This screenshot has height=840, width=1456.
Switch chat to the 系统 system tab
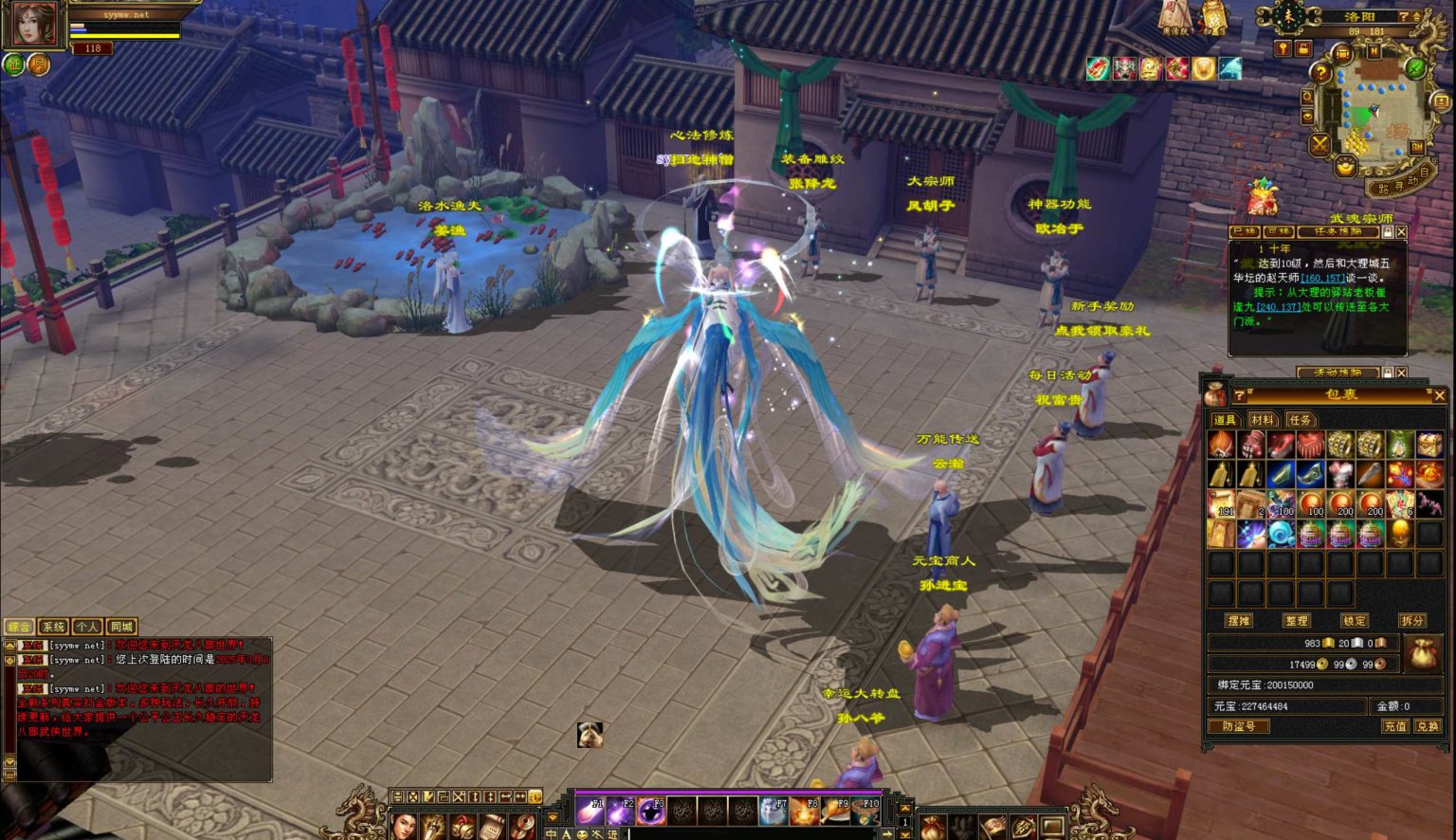coord(53,627)
